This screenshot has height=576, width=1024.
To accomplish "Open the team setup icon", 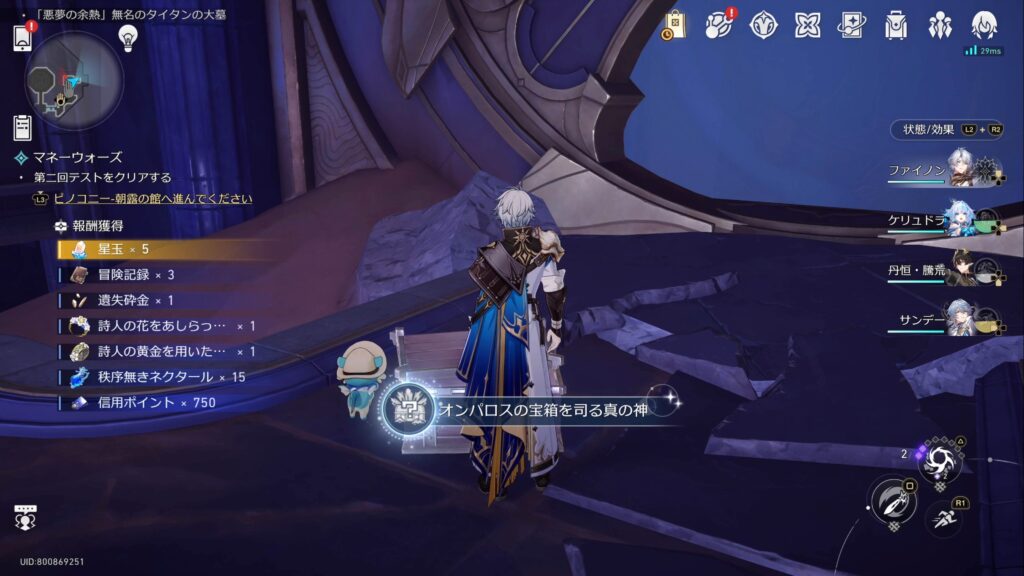I will 940,25.
